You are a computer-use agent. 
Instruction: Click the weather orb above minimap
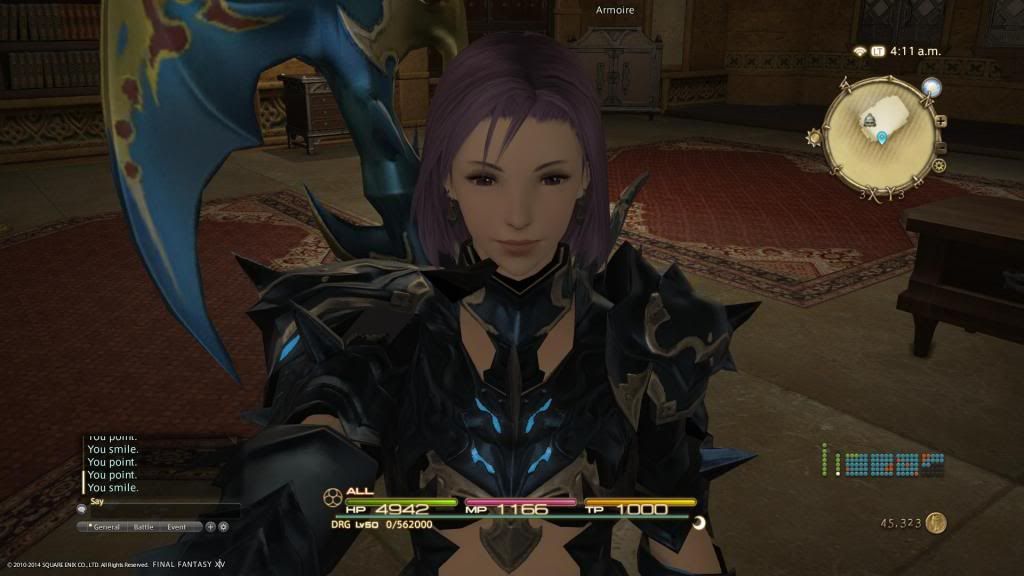933,89
